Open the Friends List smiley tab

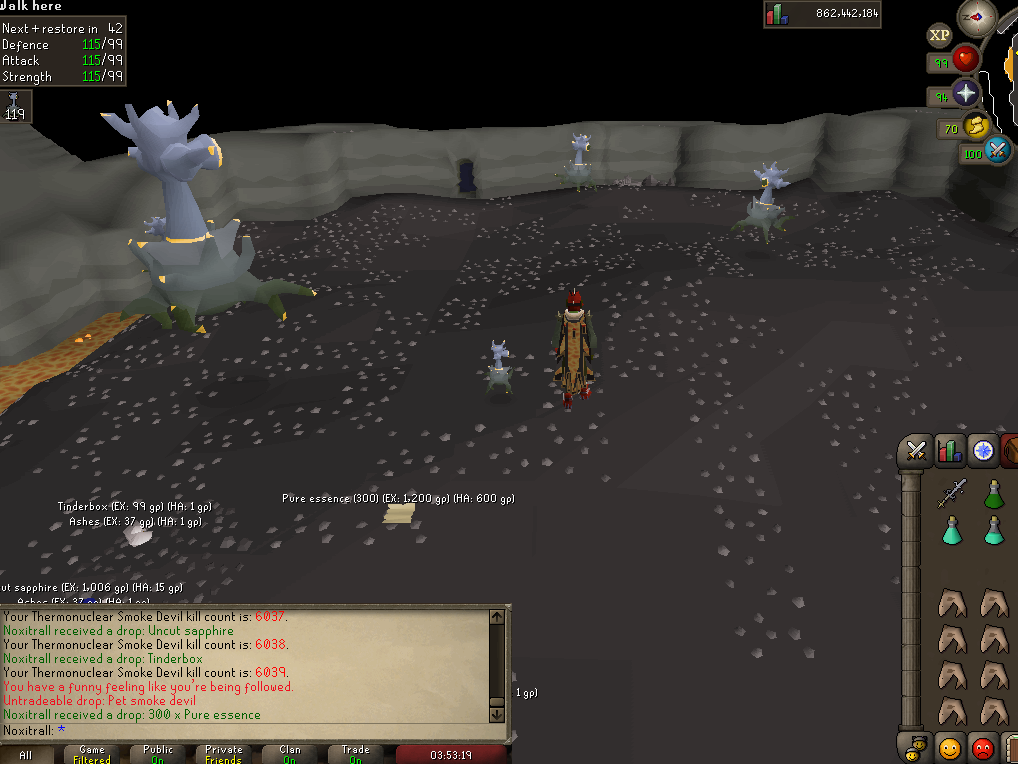point(949,747)
